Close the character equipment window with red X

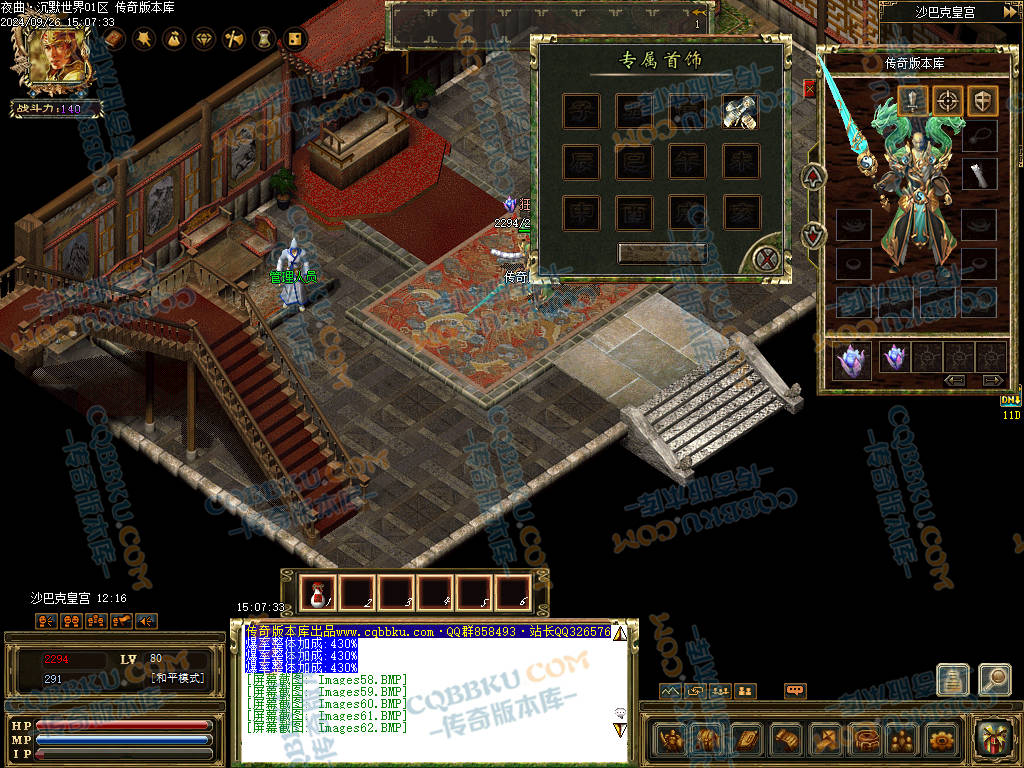point(809,89)
